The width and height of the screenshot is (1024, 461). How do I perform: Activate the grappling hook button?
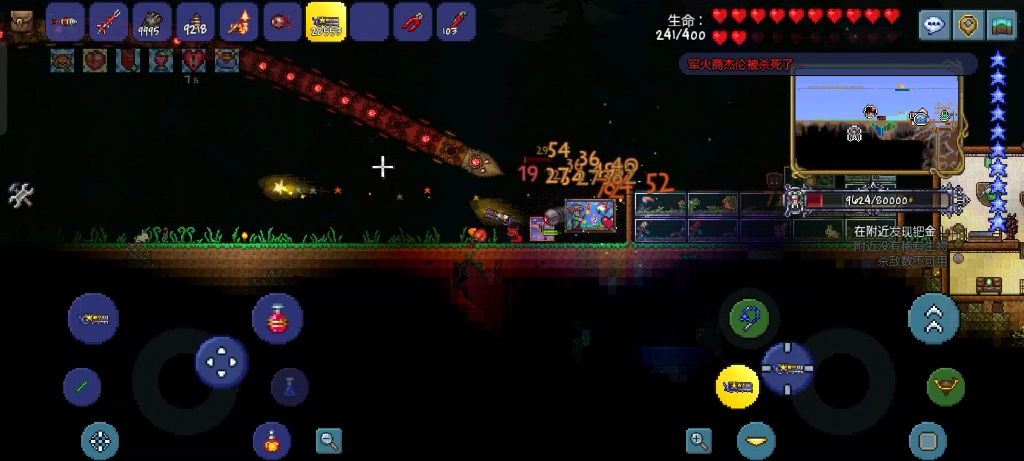tap(746, 319)
